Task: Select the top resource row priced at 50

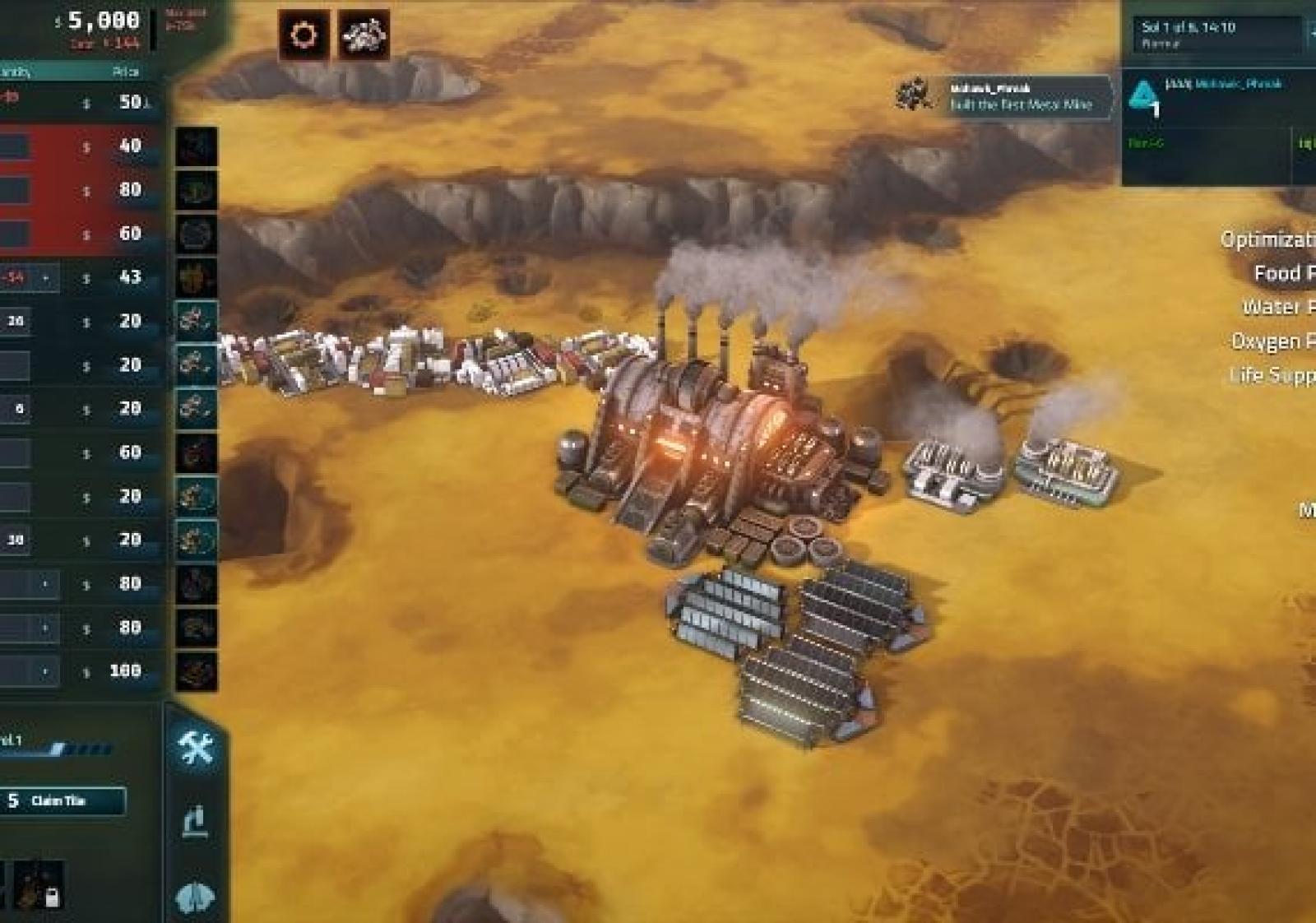Action: (x=82, y=102)
